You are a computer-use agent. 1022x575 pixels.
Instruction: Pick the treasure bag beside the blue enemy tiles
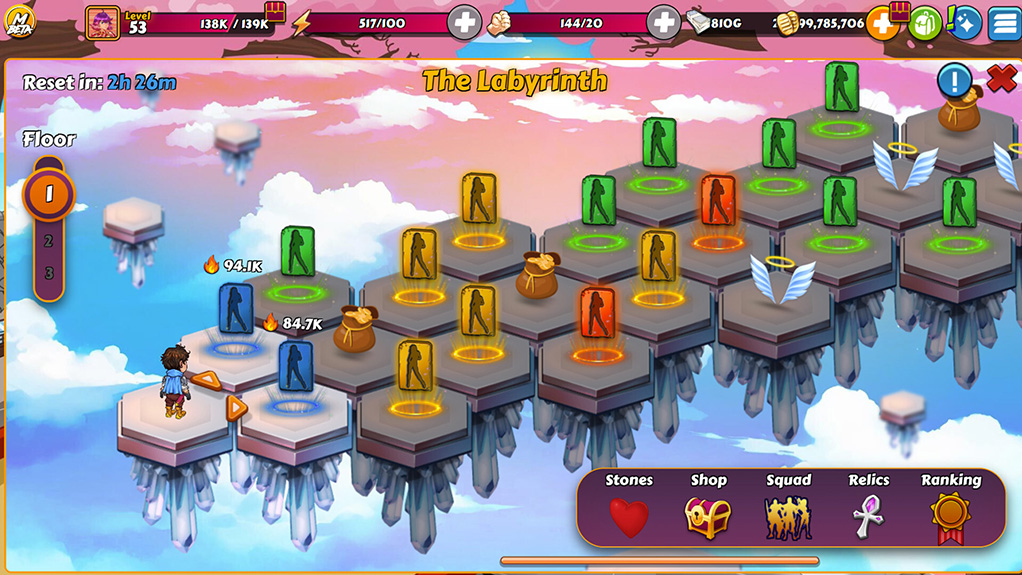pos(354,331)
